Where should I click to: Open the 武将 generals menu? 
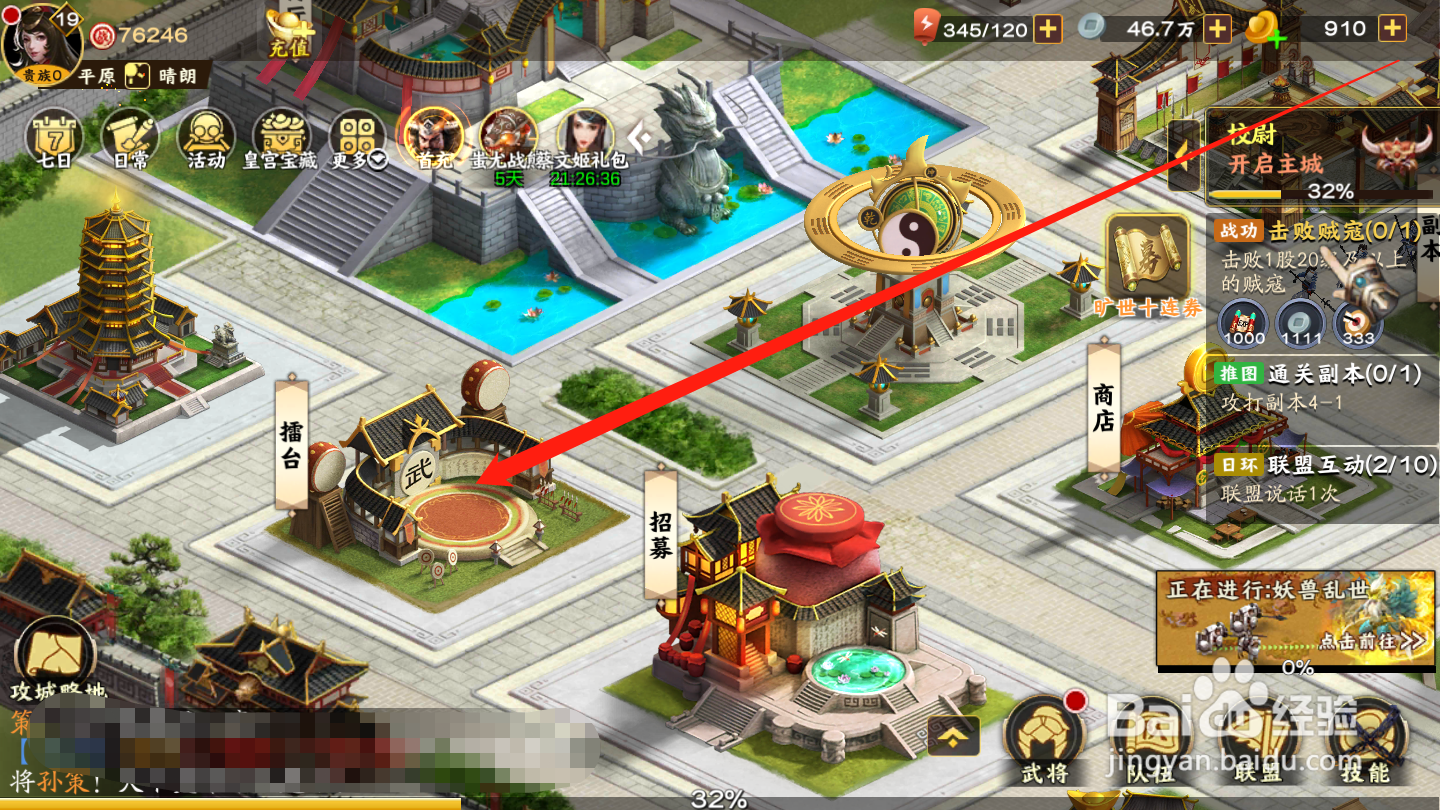click(x=1045, y=740)
